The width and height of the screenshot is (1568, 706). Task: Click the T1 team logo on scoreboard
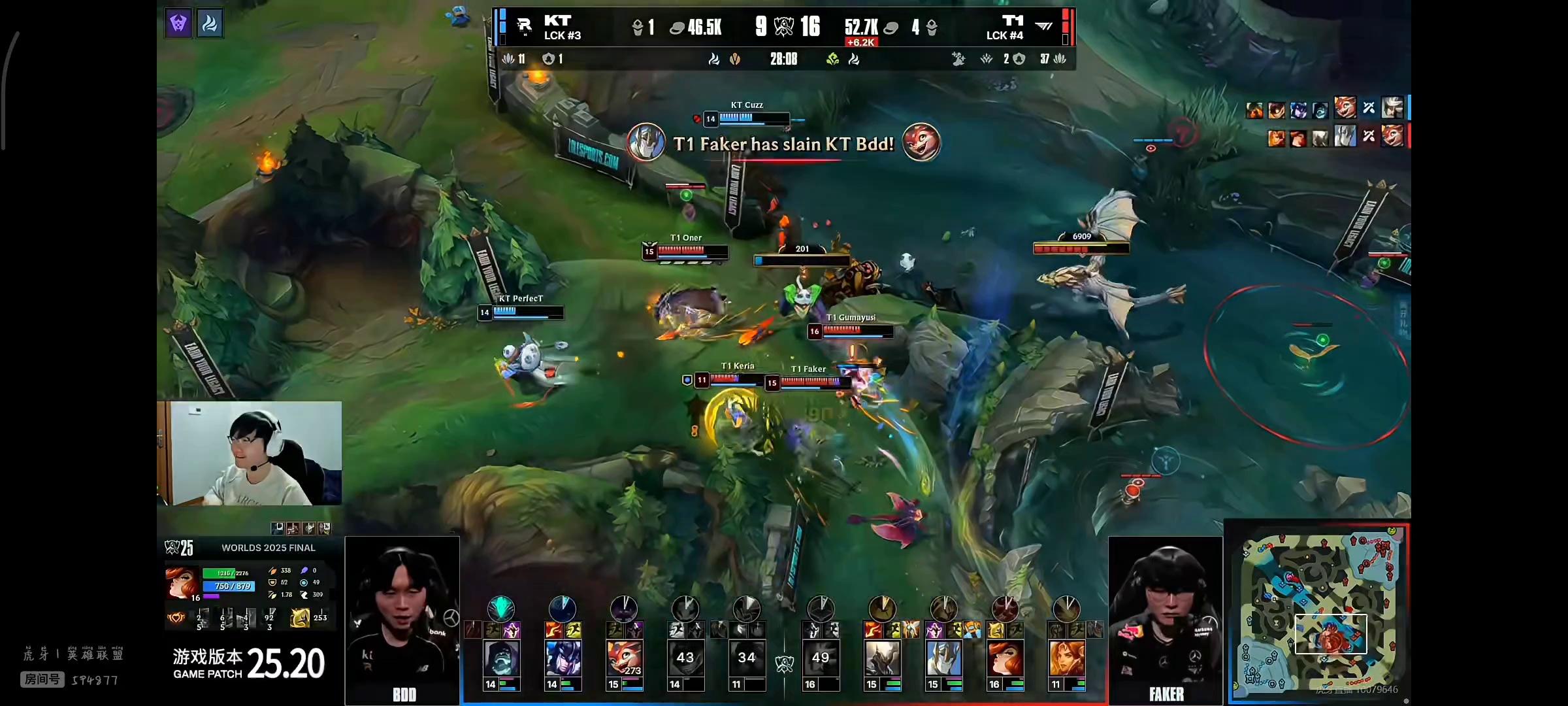pyautogui.click(x=1044, y=26)
